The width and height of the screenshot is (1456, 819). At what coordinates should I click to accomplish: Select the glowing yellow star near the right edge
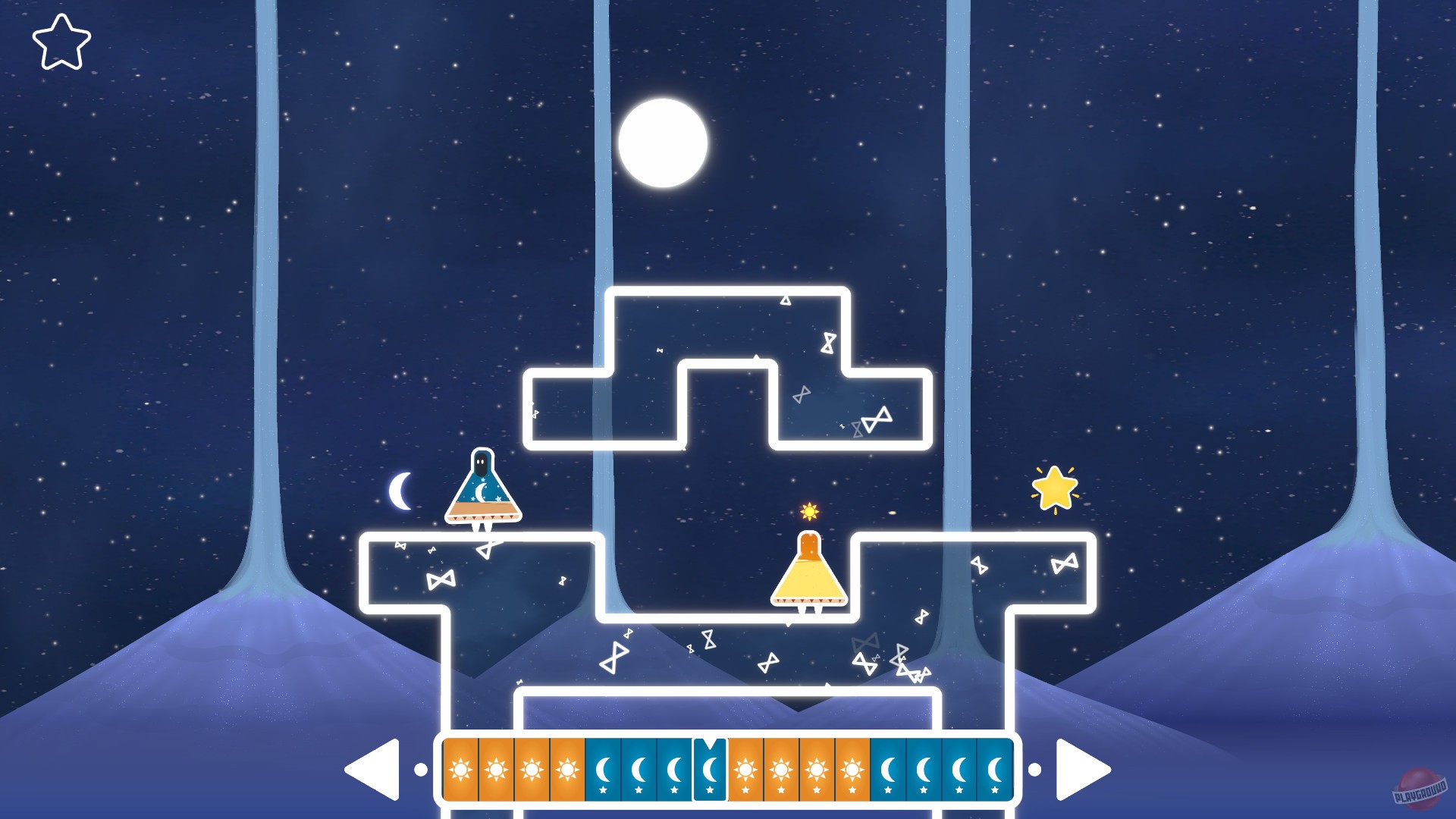(x=1055, y=488)
